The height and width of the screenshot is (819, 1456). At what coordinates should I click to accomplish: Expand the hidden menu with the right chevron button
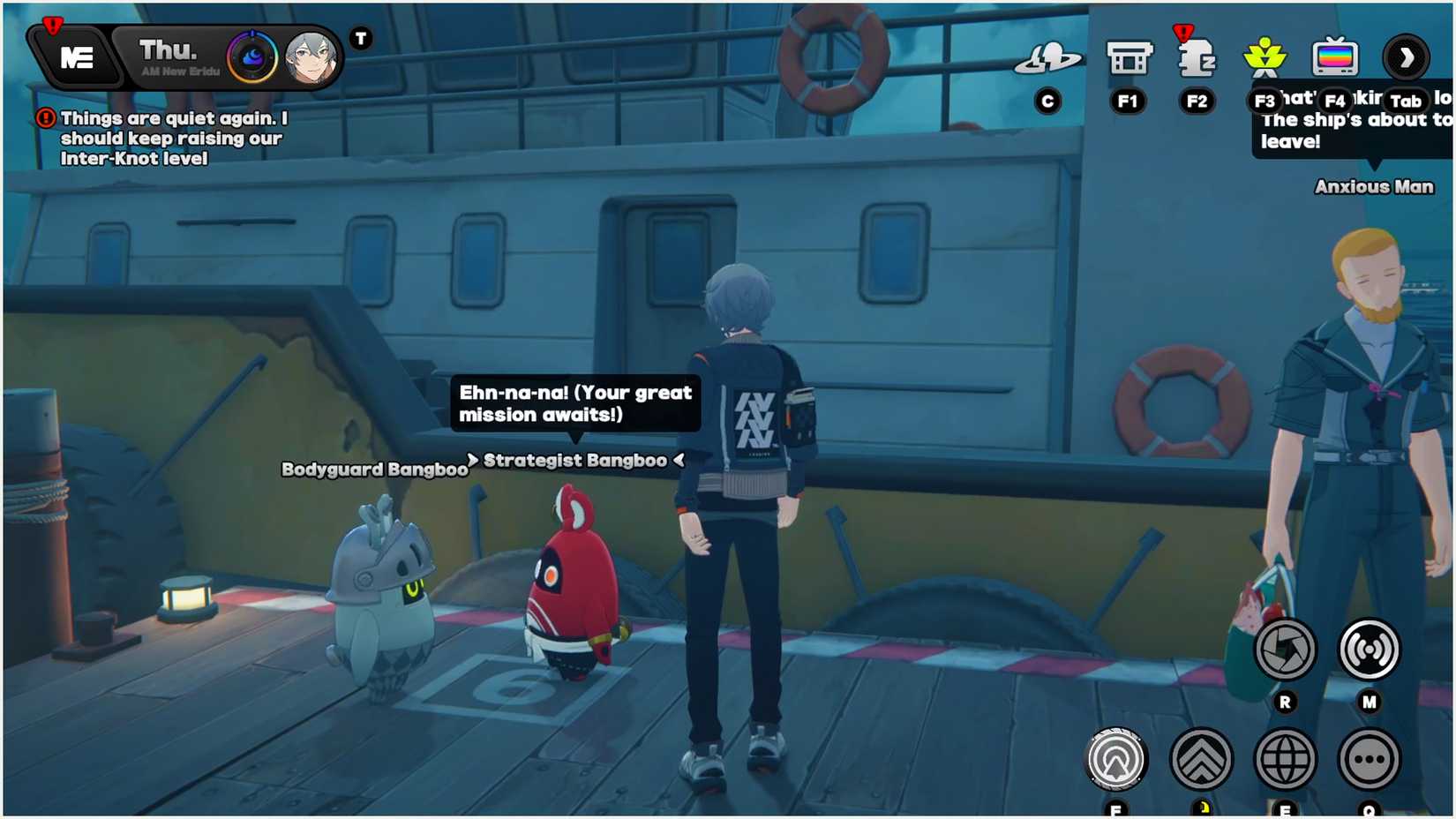(x=1407, y=56)
